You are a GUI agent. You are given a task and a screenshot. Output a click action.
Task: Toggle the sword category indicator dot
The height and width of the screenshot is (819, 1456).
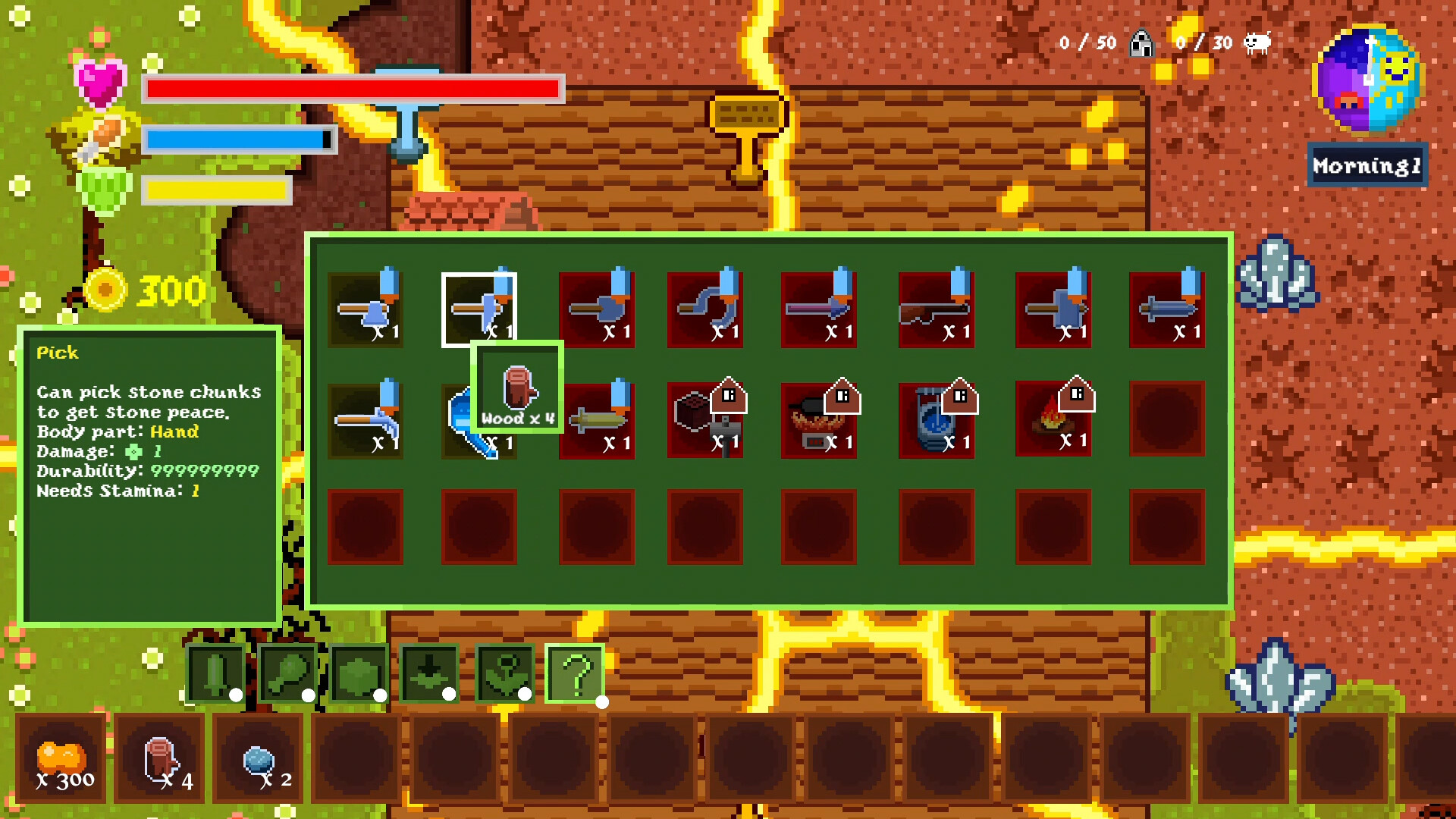(236, 695)
